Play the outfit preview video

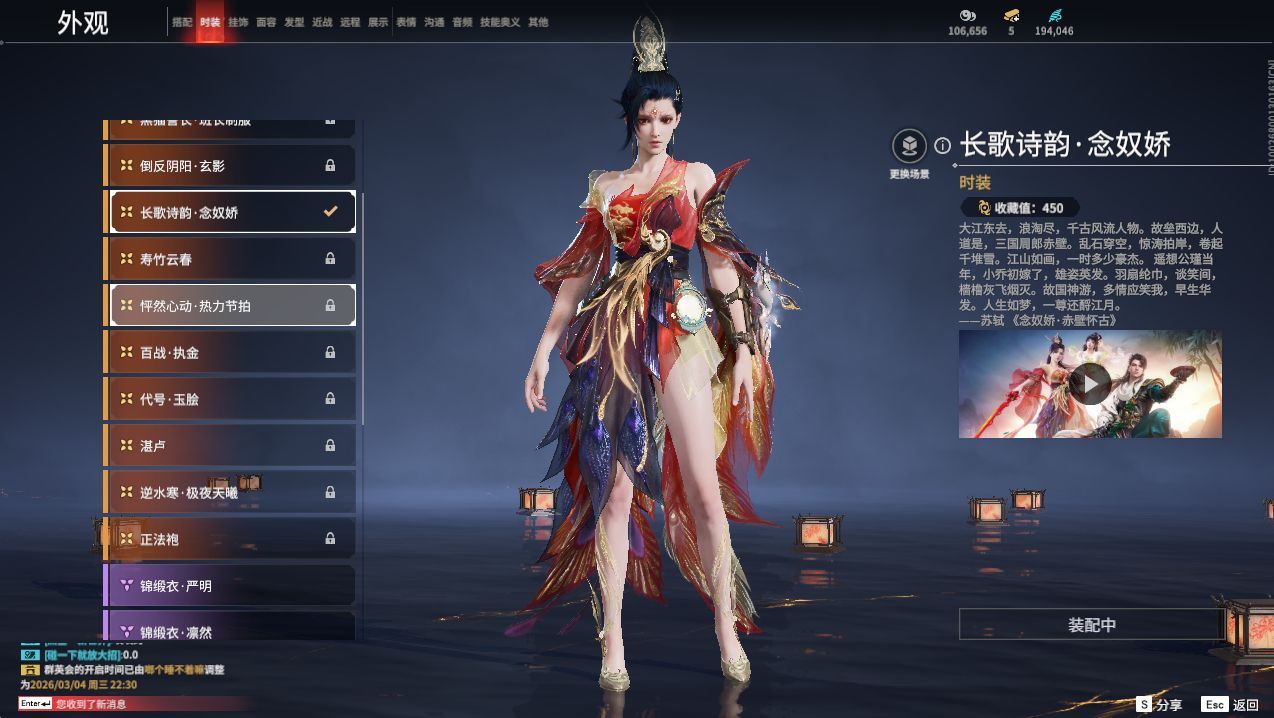click(1090, 383)
